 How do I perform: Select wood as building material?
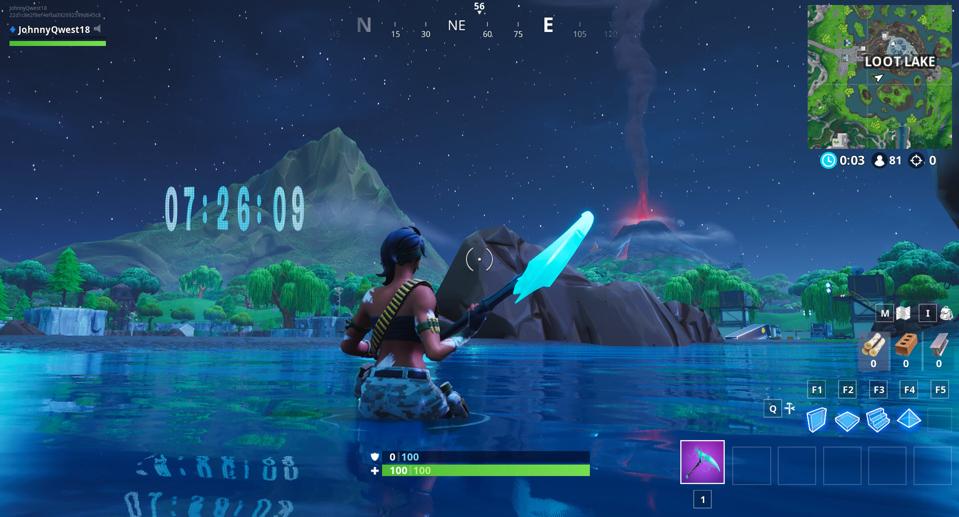click(x=874, y=345)
